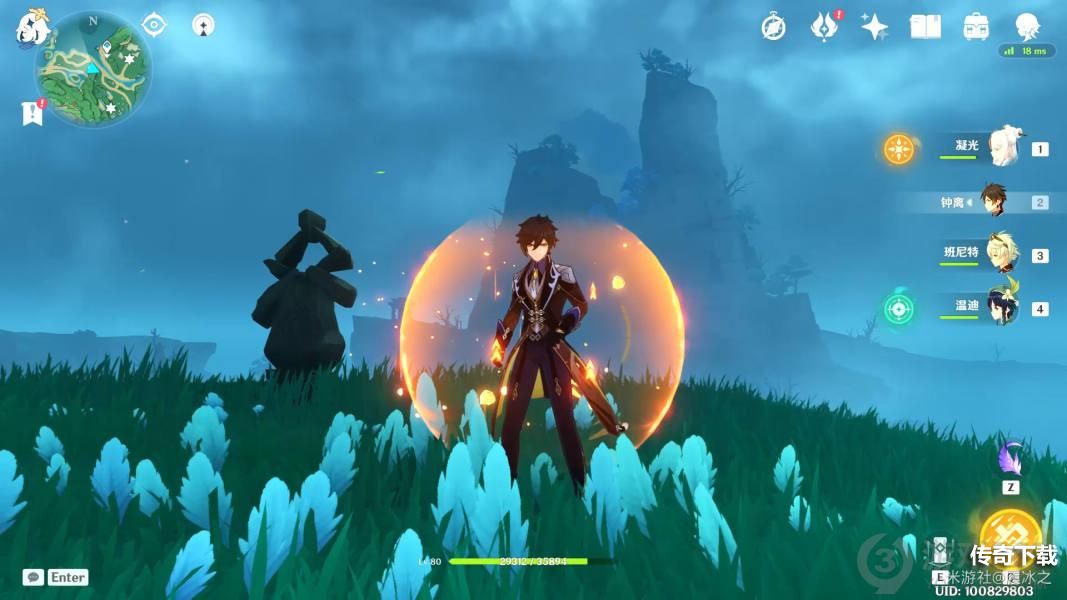Viewport: 1067px width, 600px height.
Task: Switch to party member 班尼特
Action: click(x=1002, y=254)
